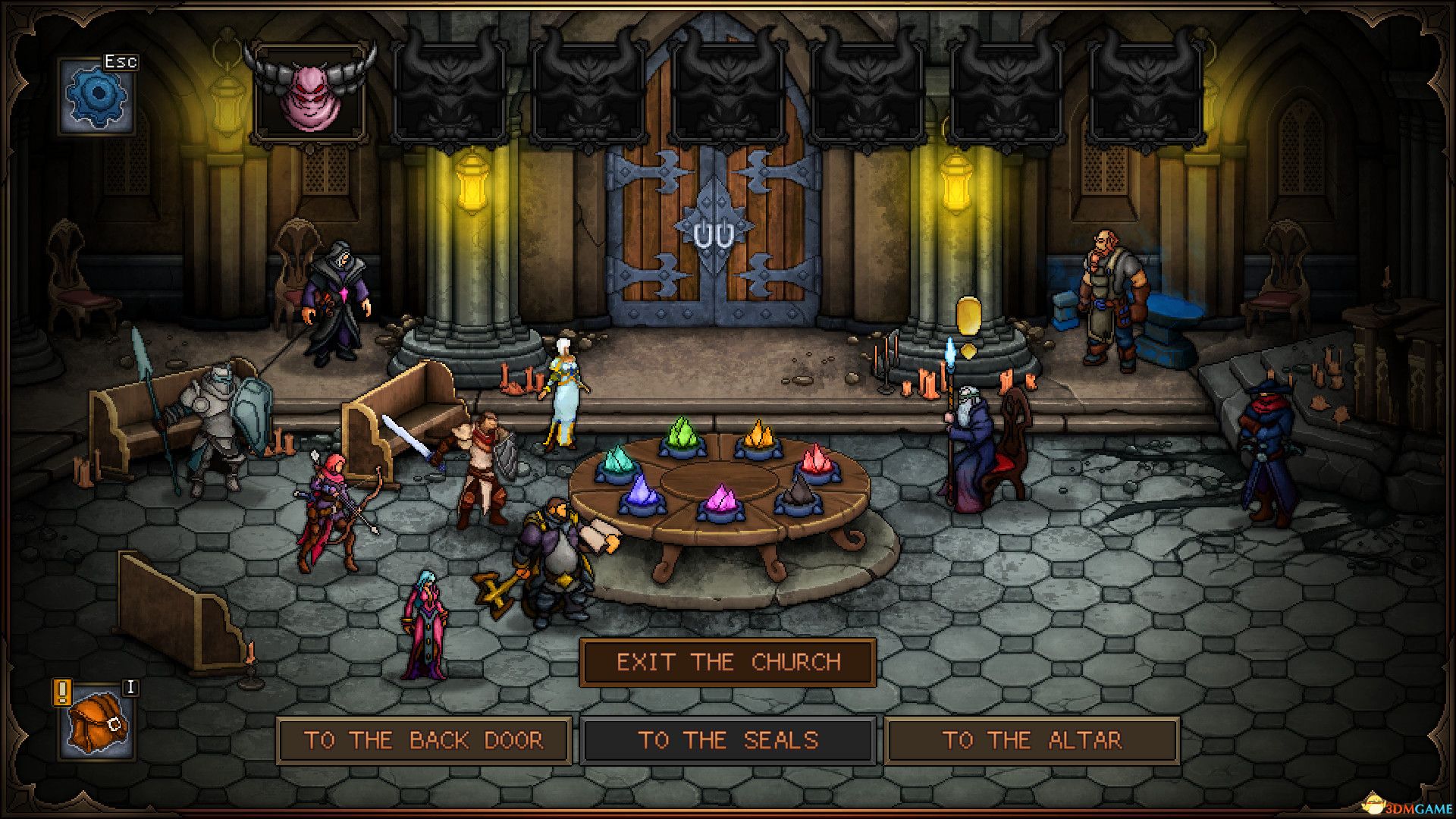Open the inventory bag

(x=96, y=723)
